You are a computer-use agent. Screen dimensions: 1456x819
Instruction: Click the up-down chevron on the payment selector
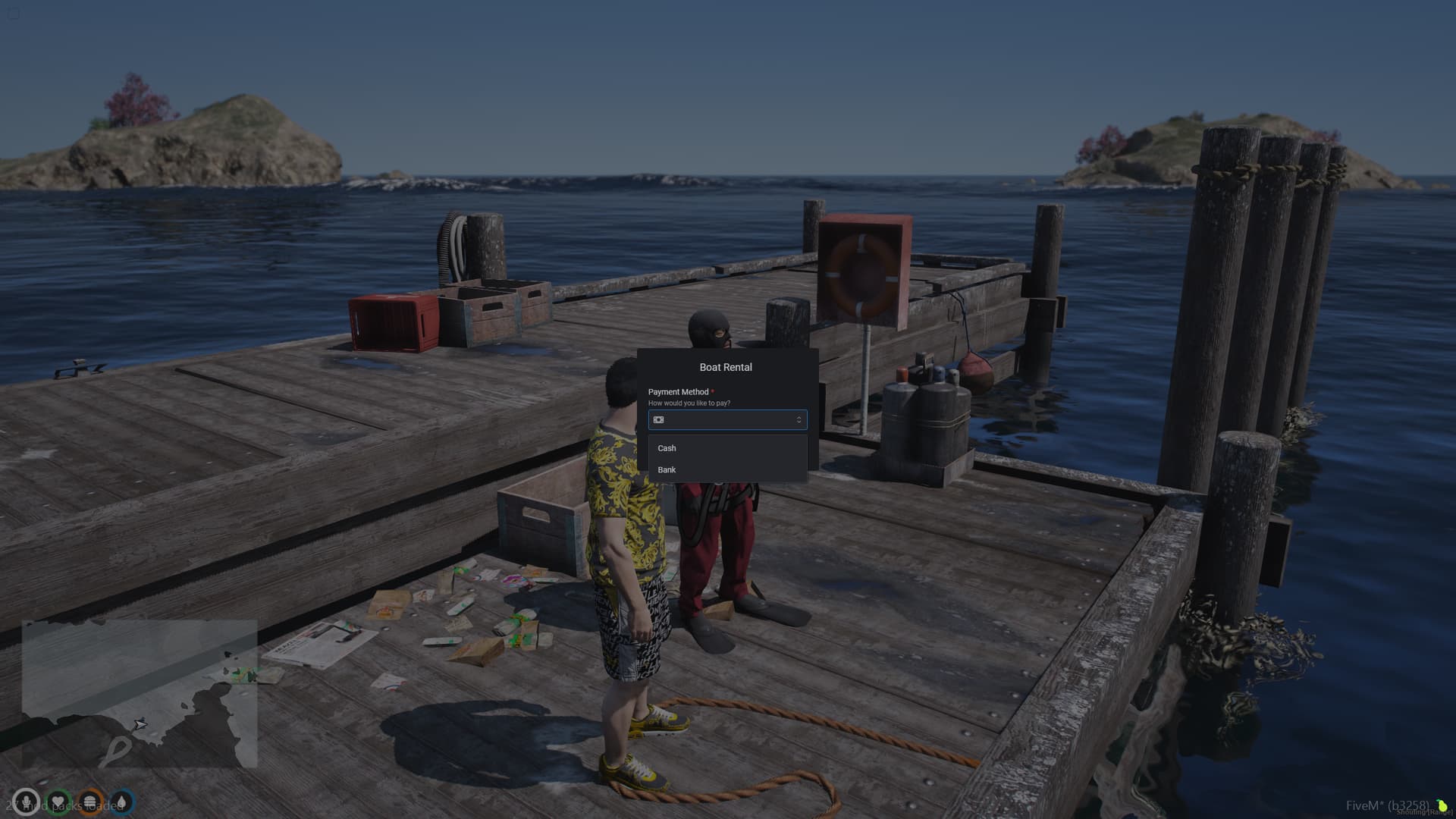click(x=799, y=420)
